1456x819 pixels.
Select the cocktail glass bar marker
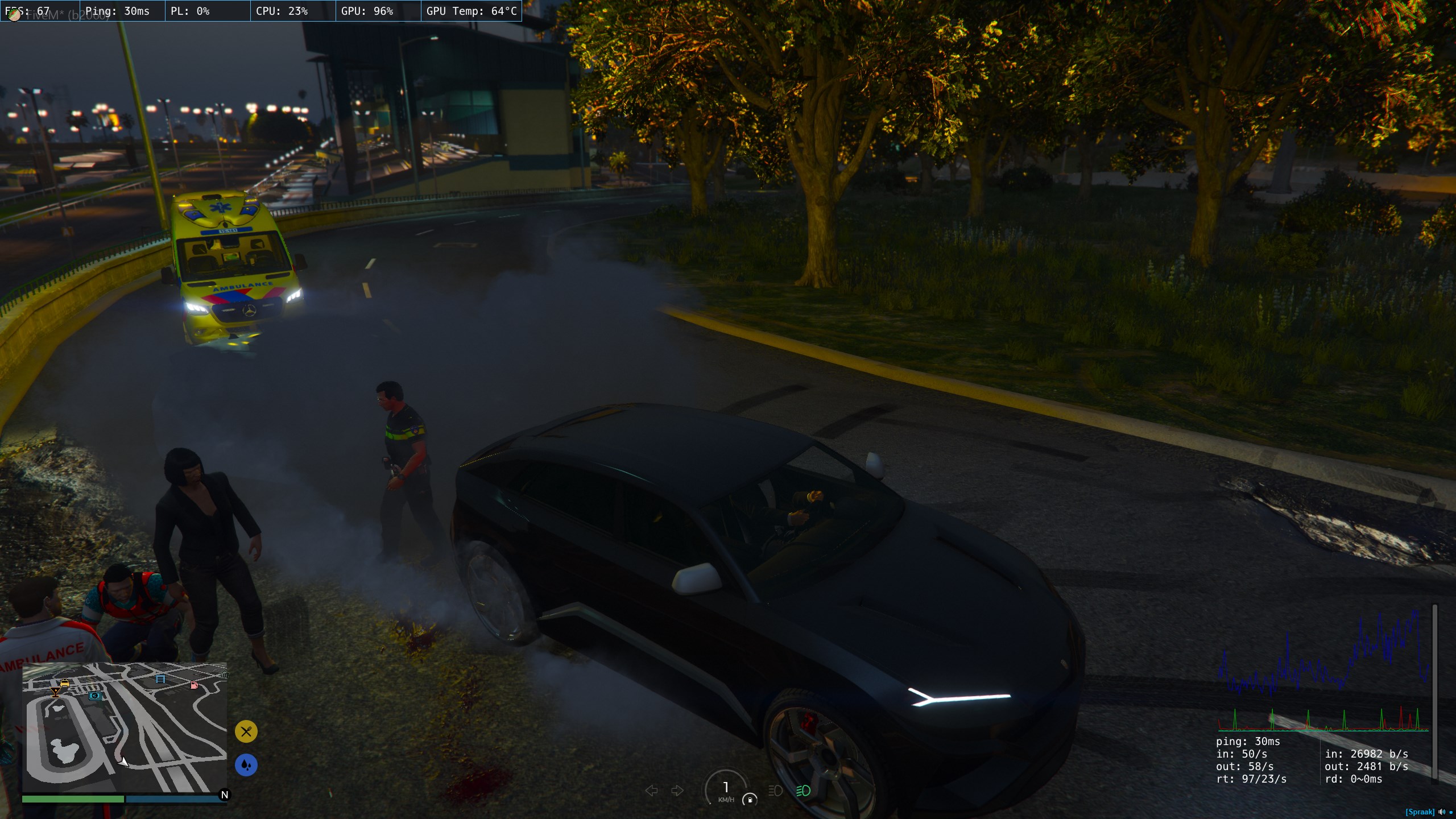(55, 692)
